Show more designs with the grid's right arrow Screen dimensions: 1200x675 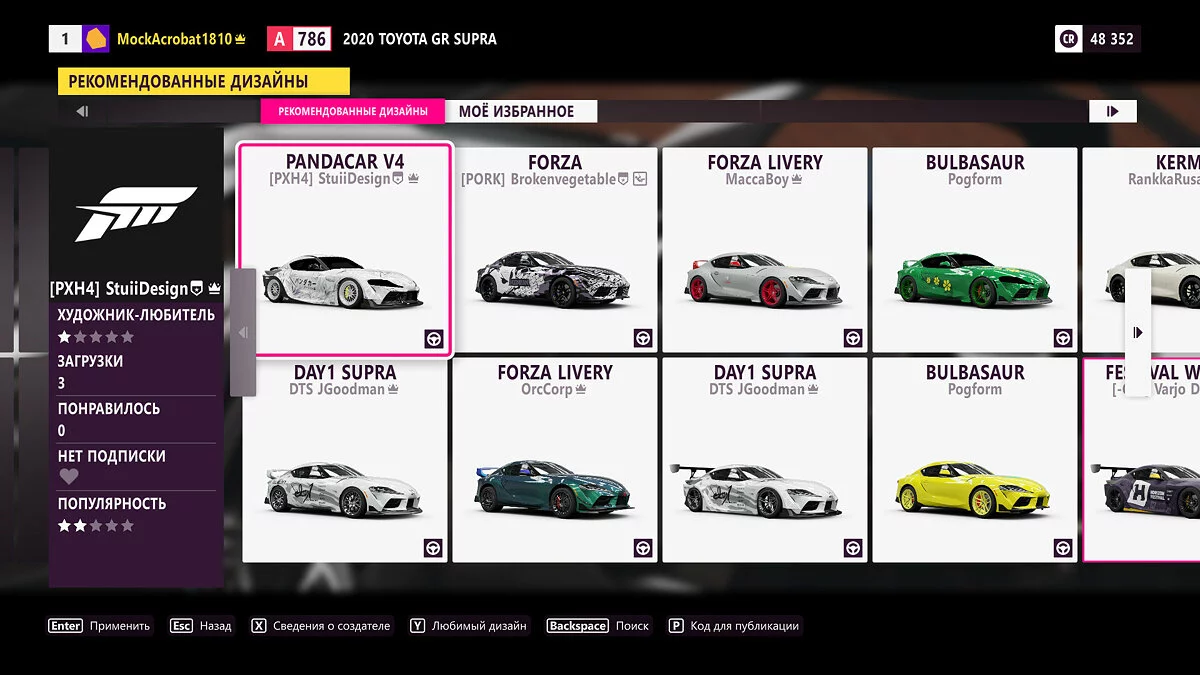click(1138, 332)
